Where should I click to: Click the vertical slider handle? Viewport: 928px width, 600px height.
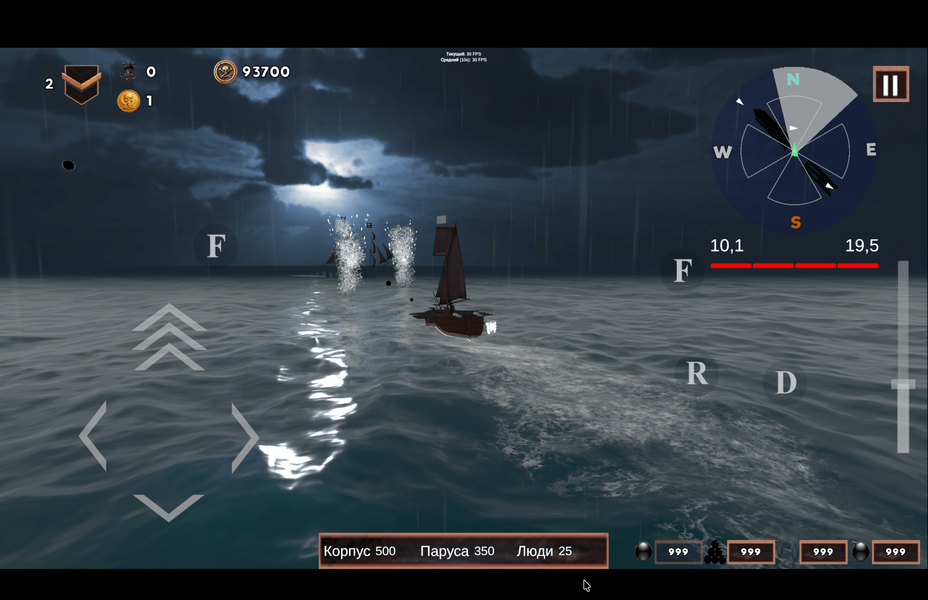point(903,384)
